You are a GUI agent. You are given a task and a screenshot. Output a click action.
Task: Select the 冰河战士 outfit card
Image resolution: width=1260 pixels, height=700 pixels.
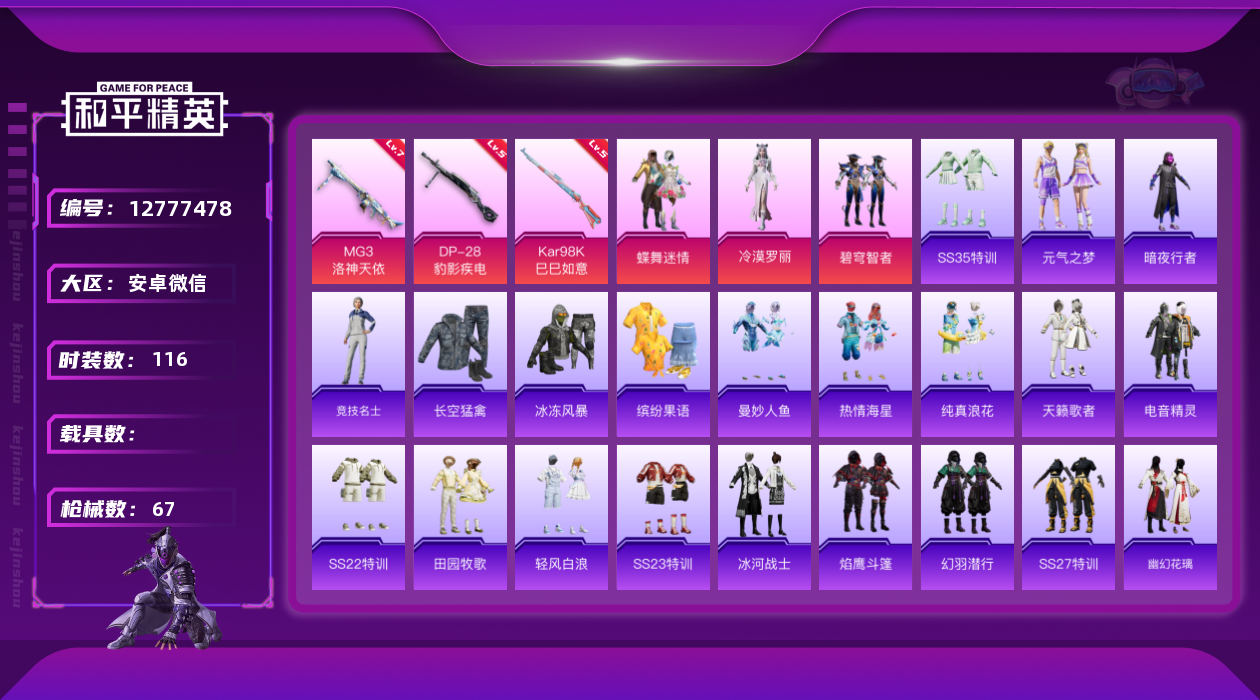[764, 517]
